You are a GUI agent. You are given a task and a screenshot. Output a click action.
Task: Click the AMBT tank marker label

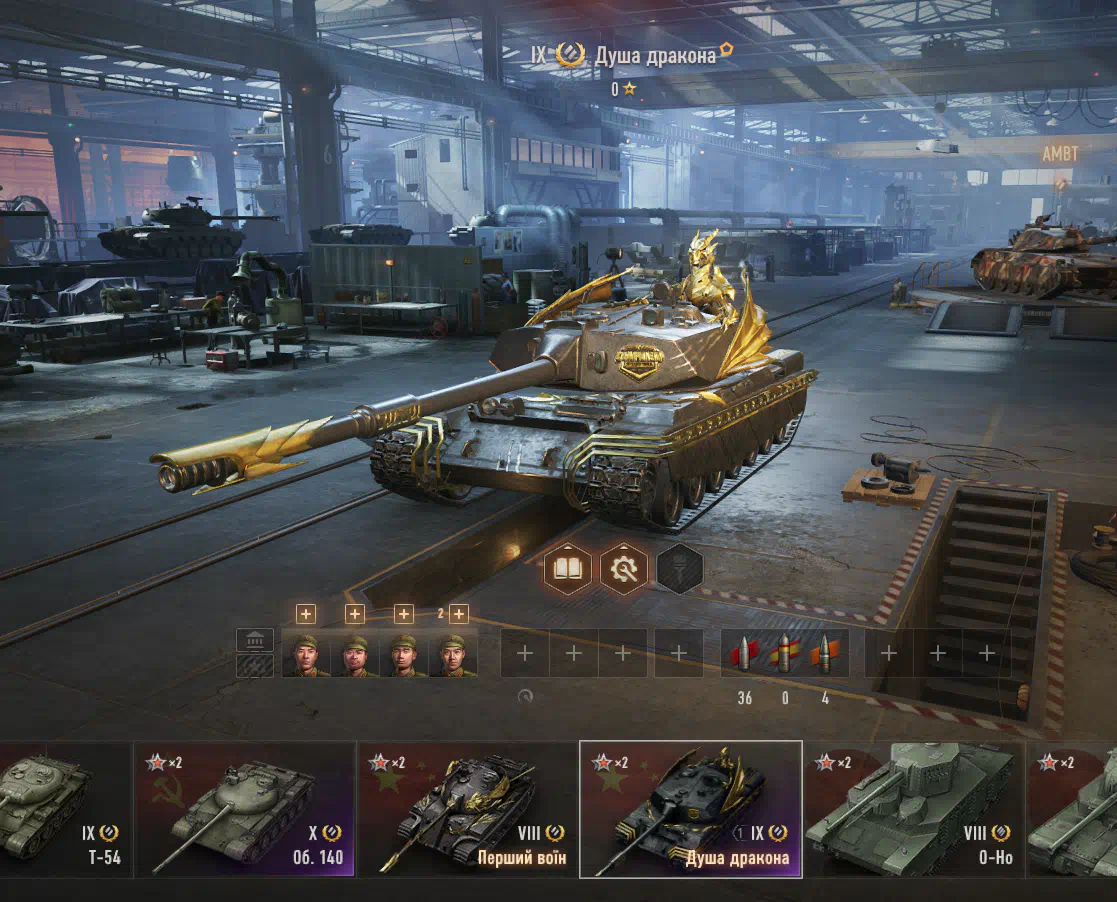click(x=1060, y=155)
